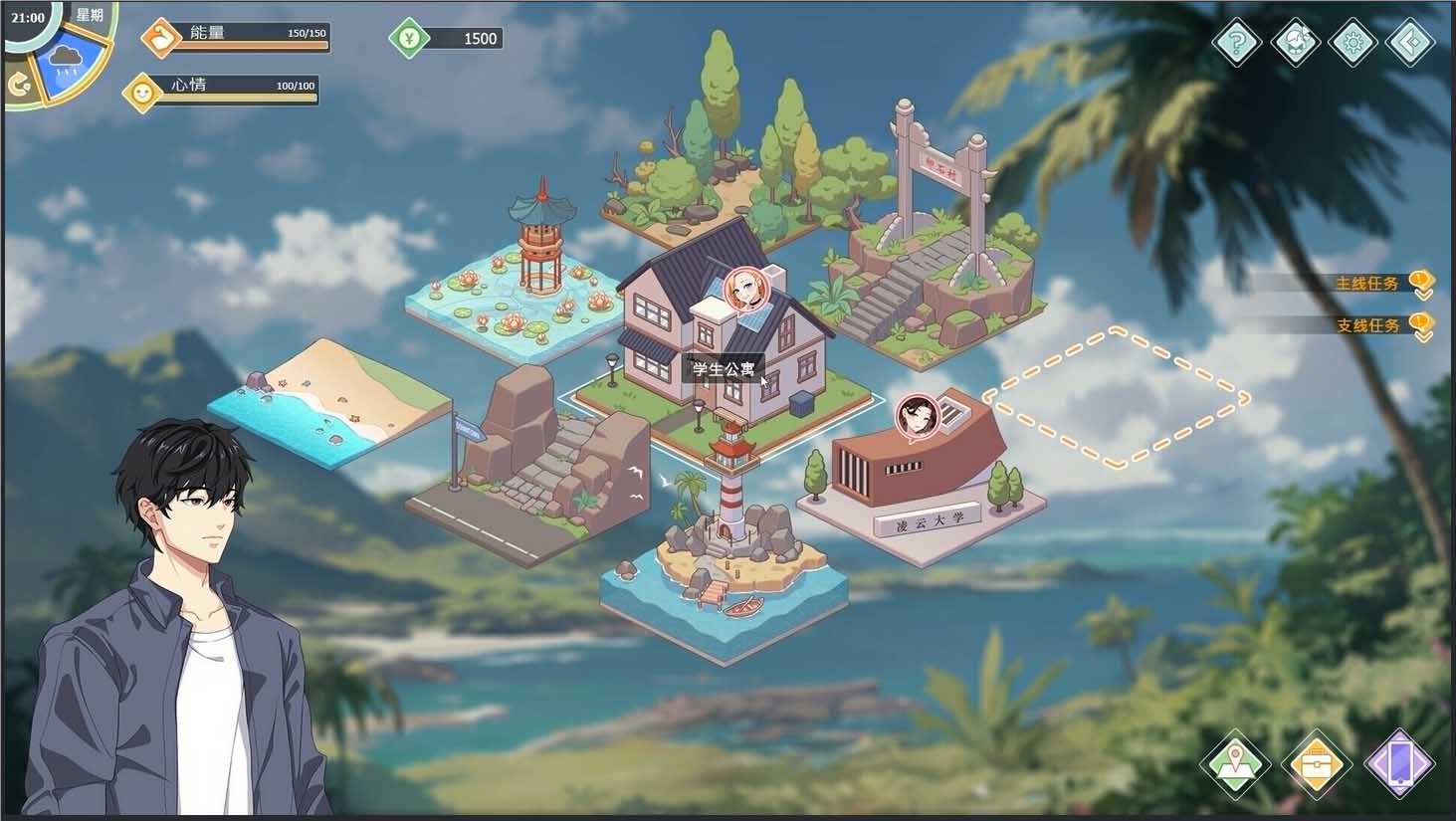Open the map icon at bottom right
The height and width of the screenshot is (821, 1456).
[1236, 766]
